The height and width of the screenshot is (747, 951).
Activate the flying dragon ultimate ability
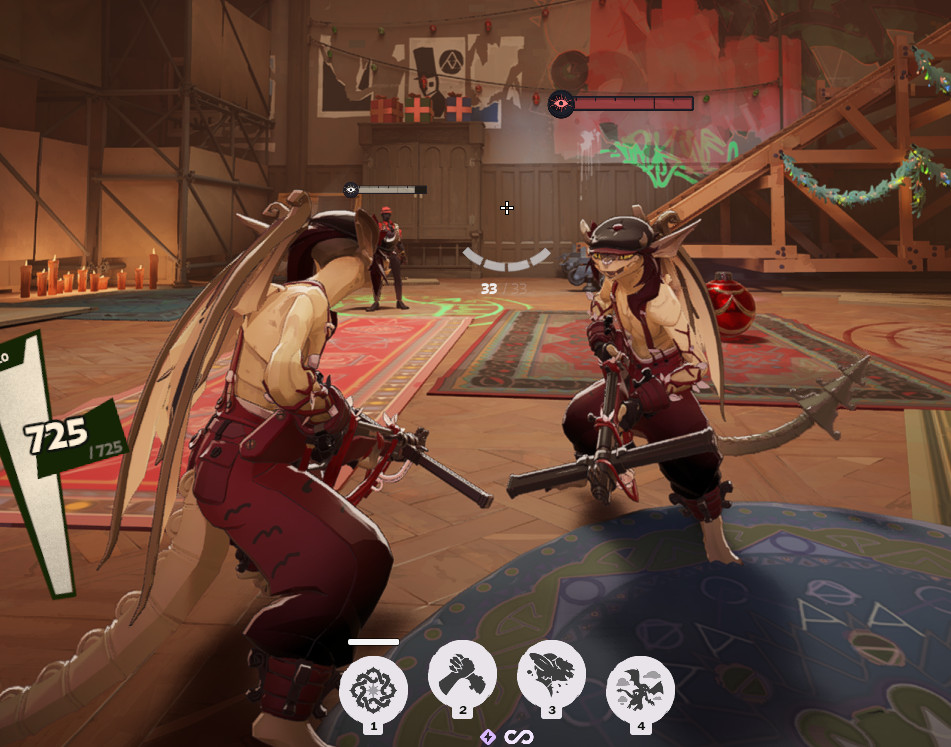pos(640,689)
